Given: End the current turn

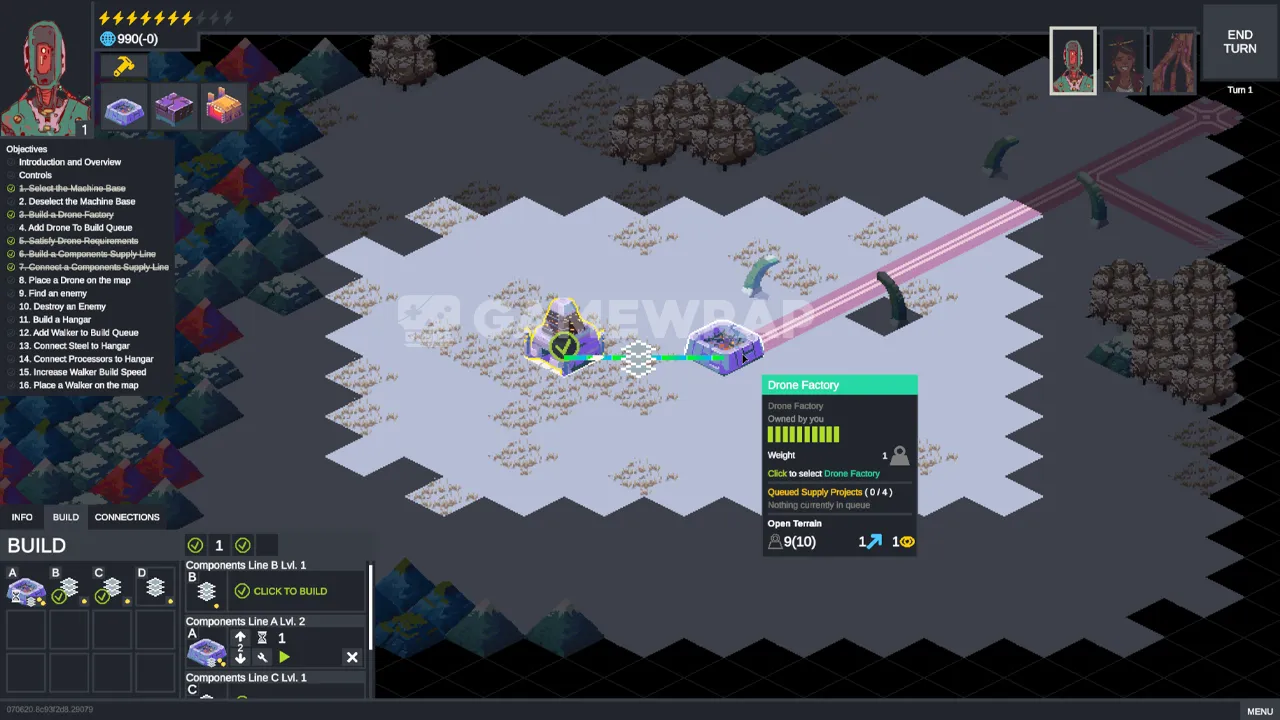Looking at the screenshot, I should click(x=1239, y=41).
